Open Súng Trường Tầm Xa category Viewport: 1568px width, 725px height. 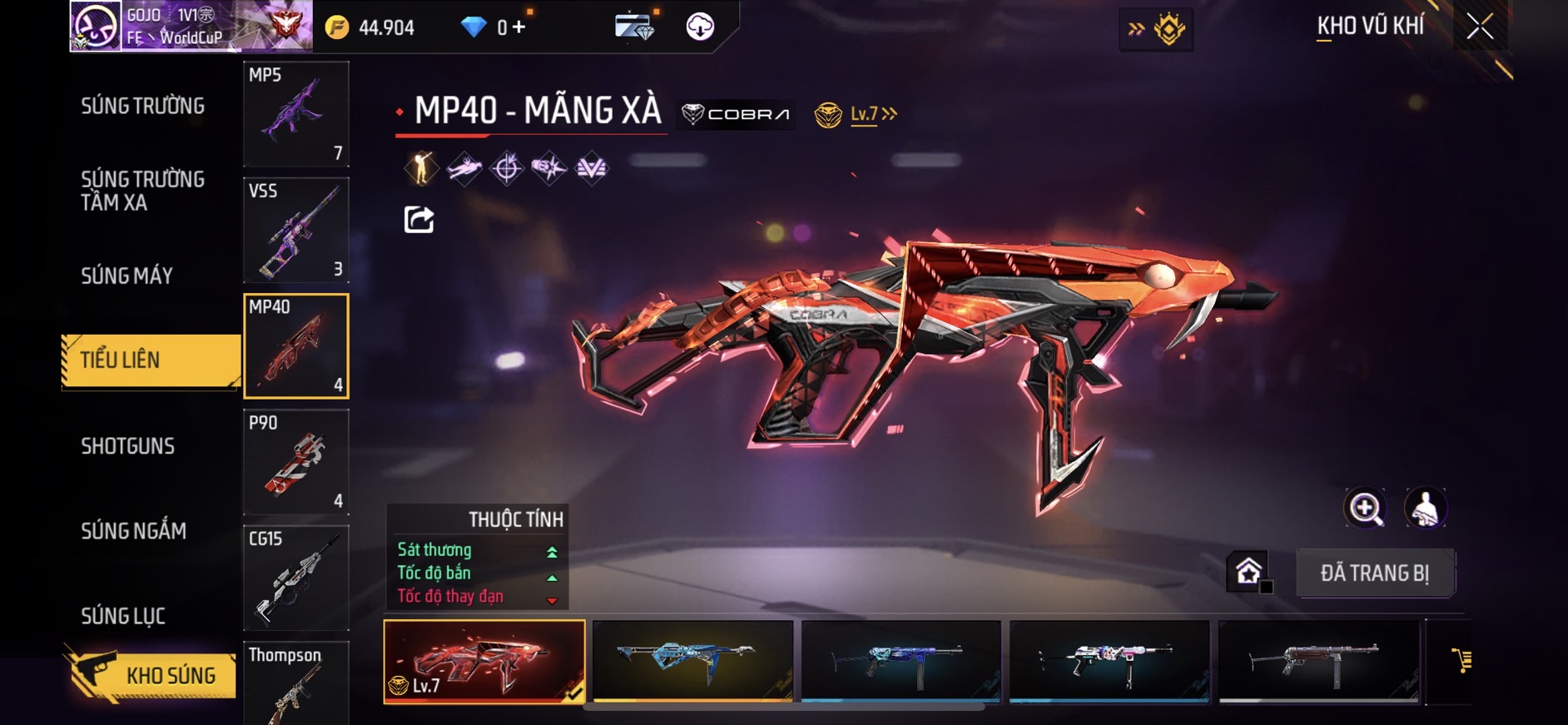pos(142,191)
